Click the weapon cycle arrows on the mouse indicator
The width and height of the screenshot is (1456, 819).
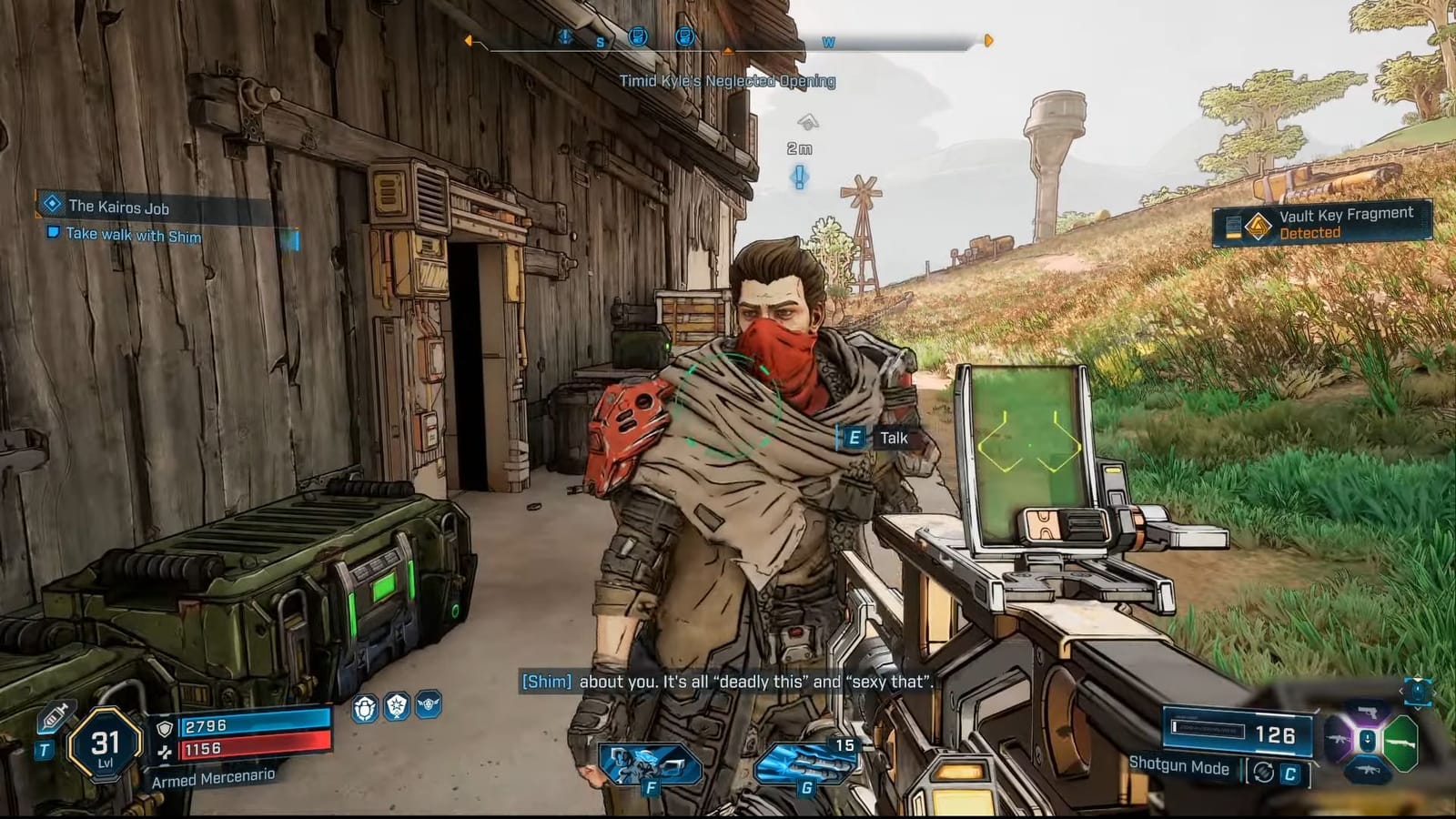pyautogui.click(x=1419, y=692)
